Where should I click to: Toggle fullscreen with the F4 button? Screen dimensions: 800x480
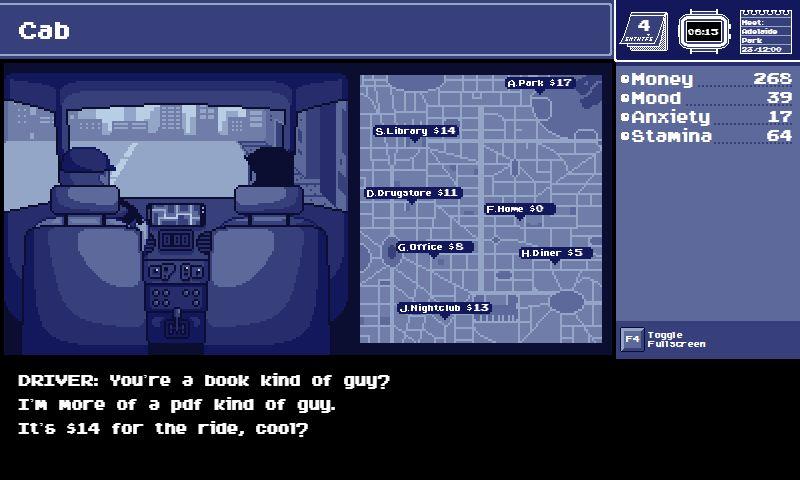631,339
